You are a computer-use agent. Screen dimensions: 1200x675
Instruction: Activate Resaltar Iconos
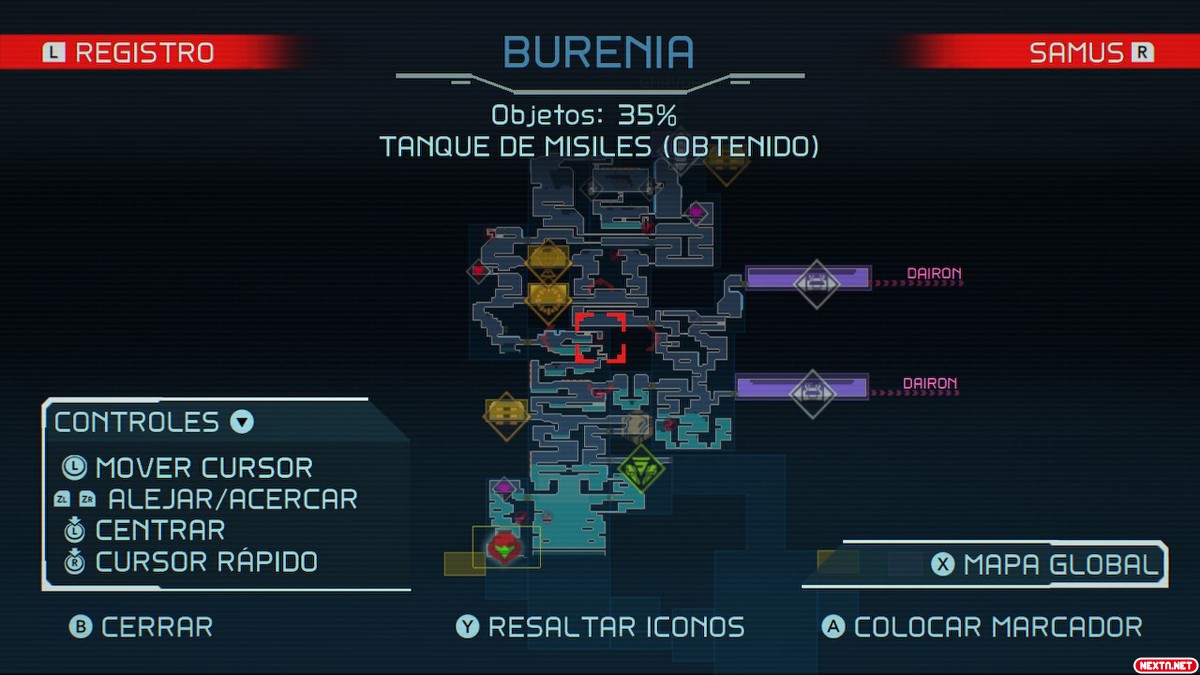pos(601,627)
